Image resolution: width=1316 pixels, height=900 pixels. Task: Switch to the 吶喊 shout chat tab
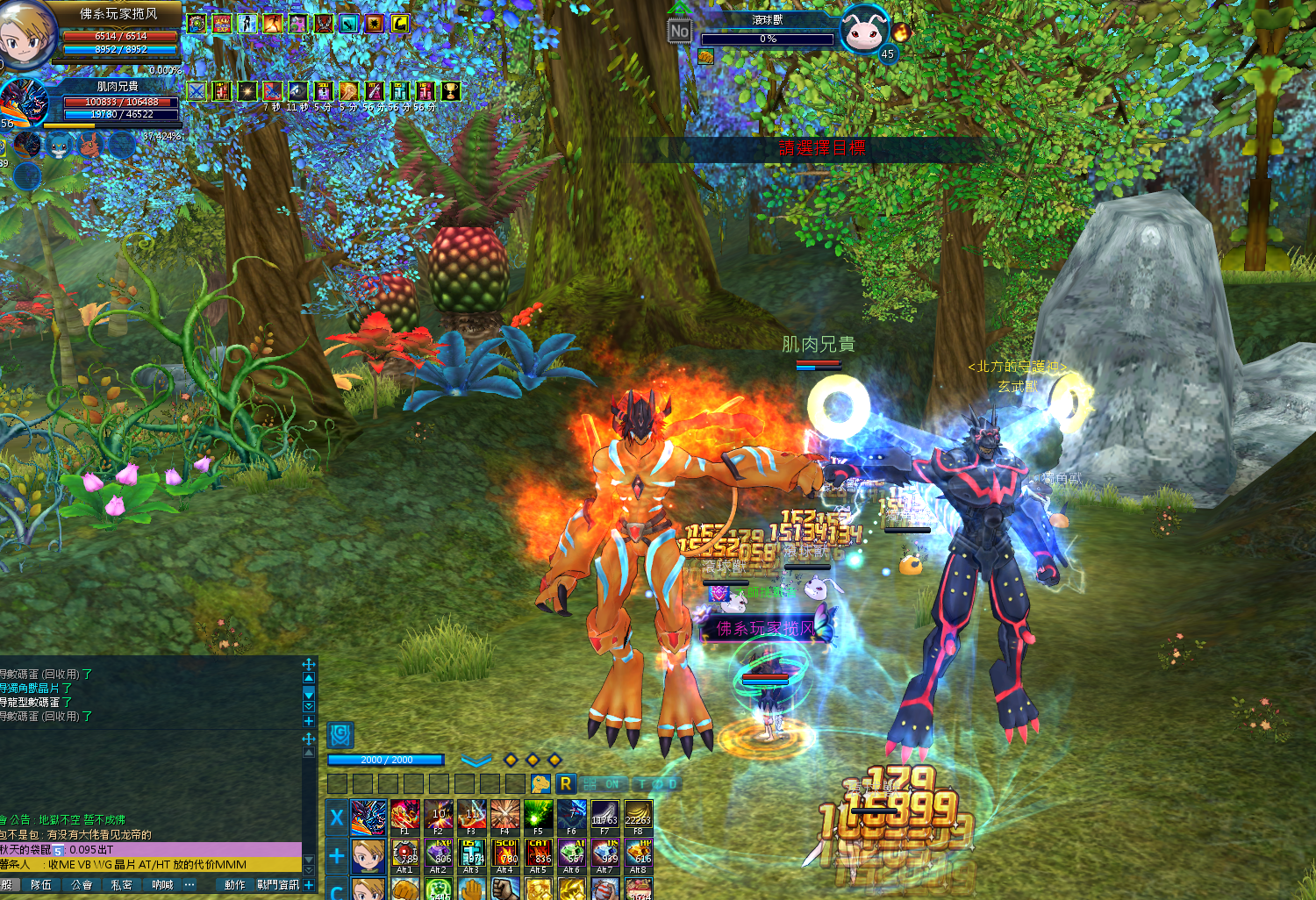[x=162, y=885]
